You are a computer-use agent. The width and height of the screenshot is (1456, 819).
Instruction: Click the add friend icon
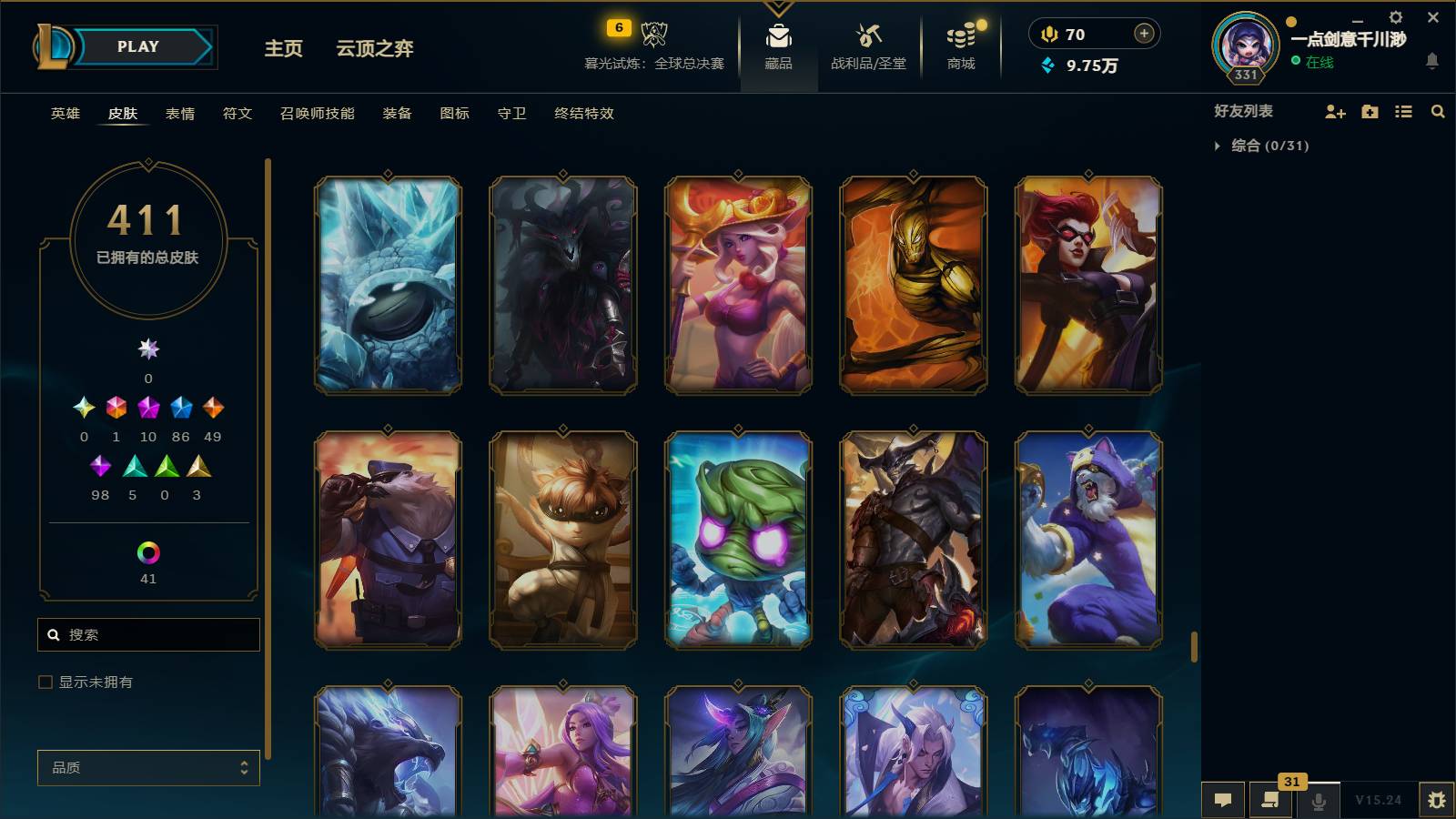pos(1333,111)
